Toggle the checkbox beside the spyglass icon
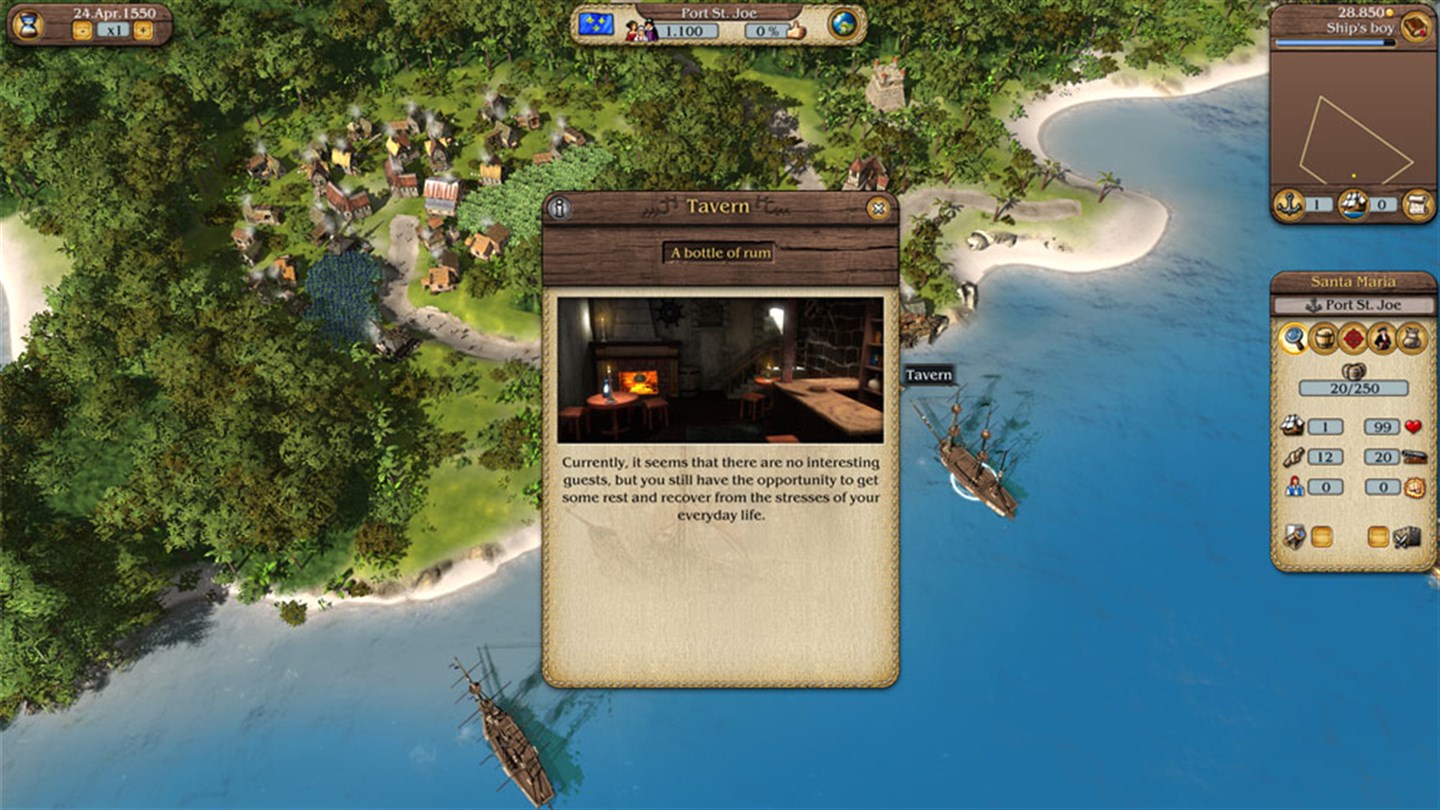This screenshot has height=810, width=1440. 1322,537
